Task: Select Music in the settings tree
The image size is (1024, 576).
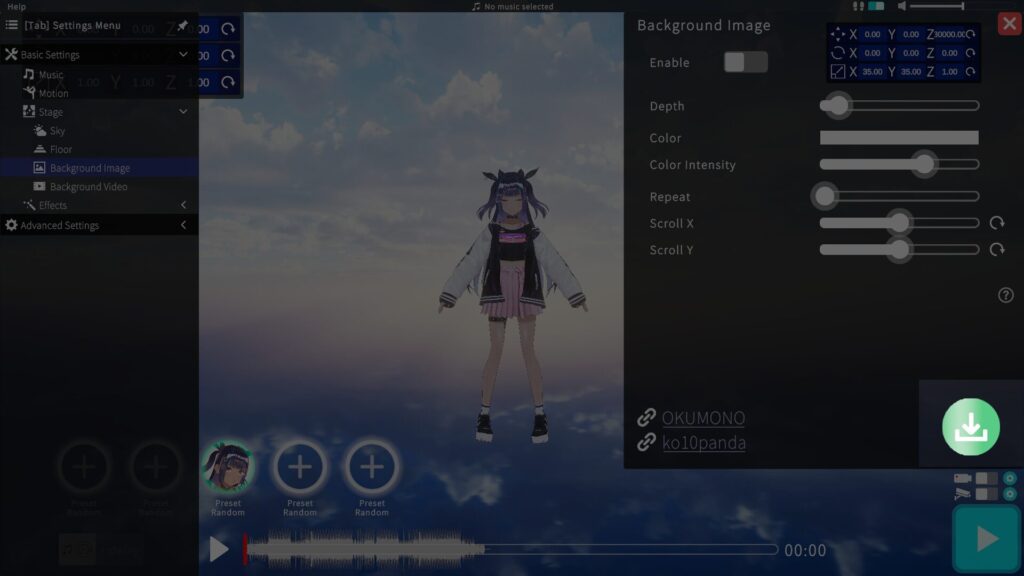Action: coord(50,75)
